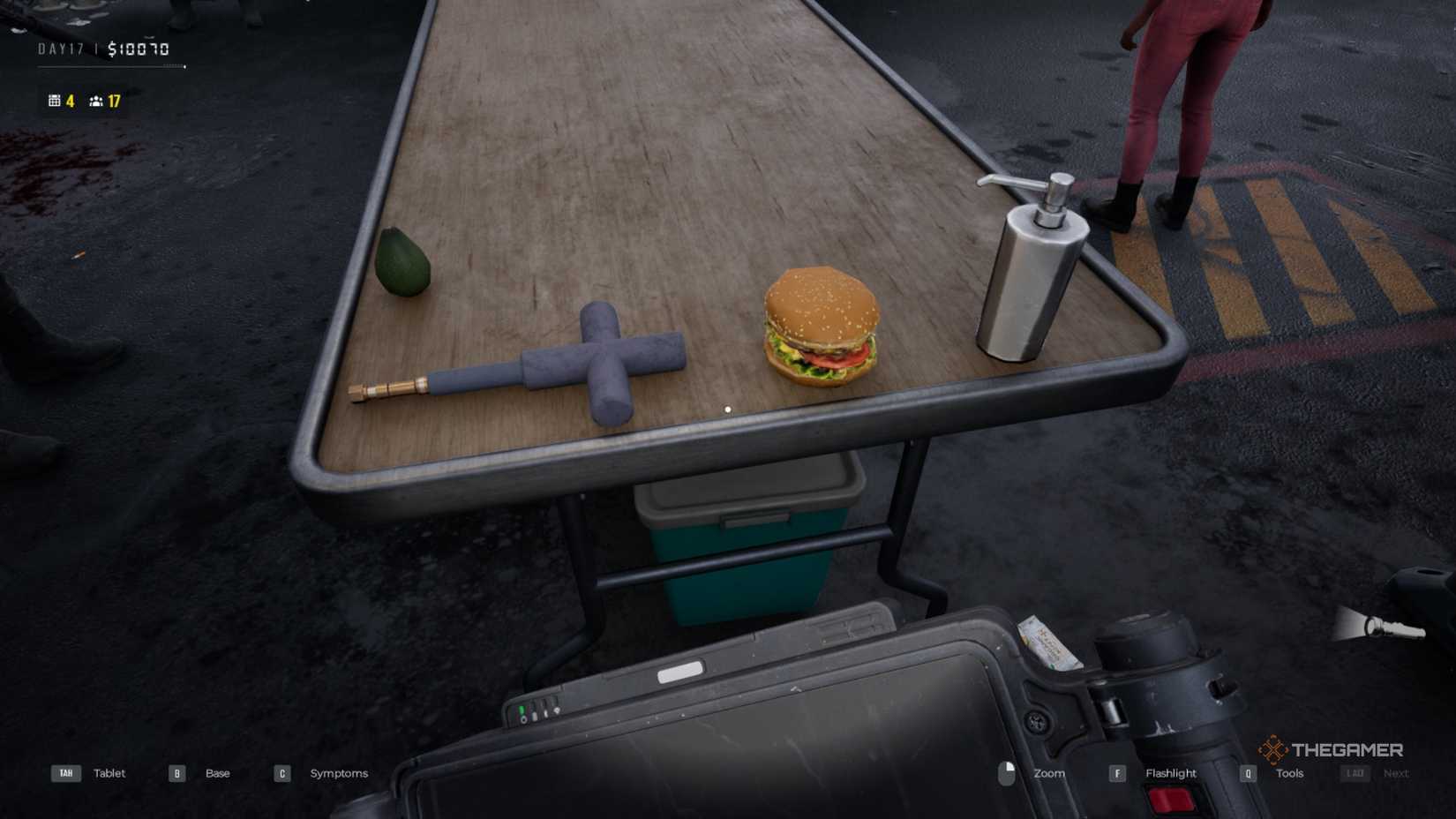Click the mouse icon next to Zoom
This screenshot has width=1456, height=819.
coord(1006,773)
